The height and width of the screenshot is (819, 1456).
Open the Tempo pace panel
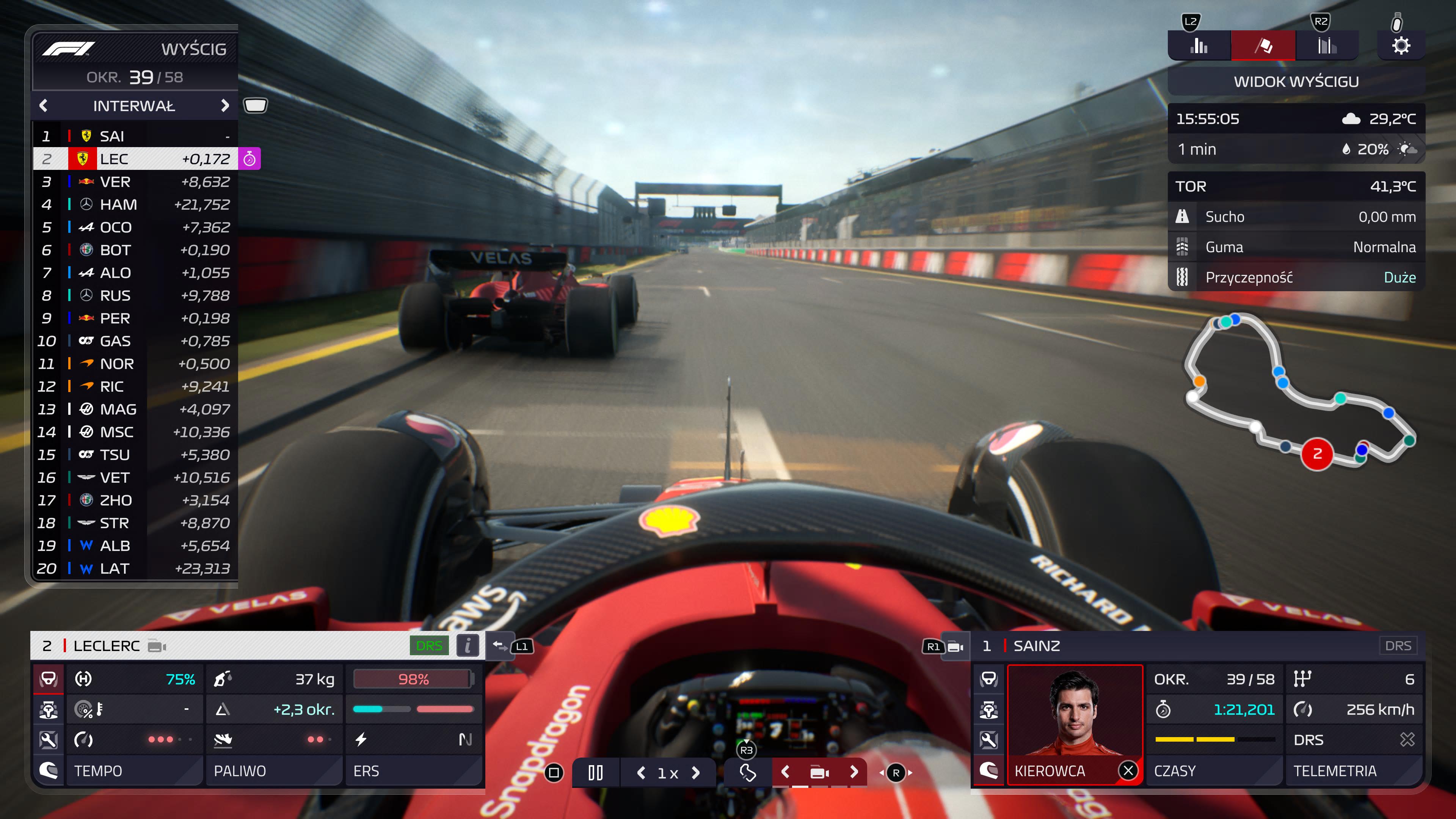click(x=134, y=770)
